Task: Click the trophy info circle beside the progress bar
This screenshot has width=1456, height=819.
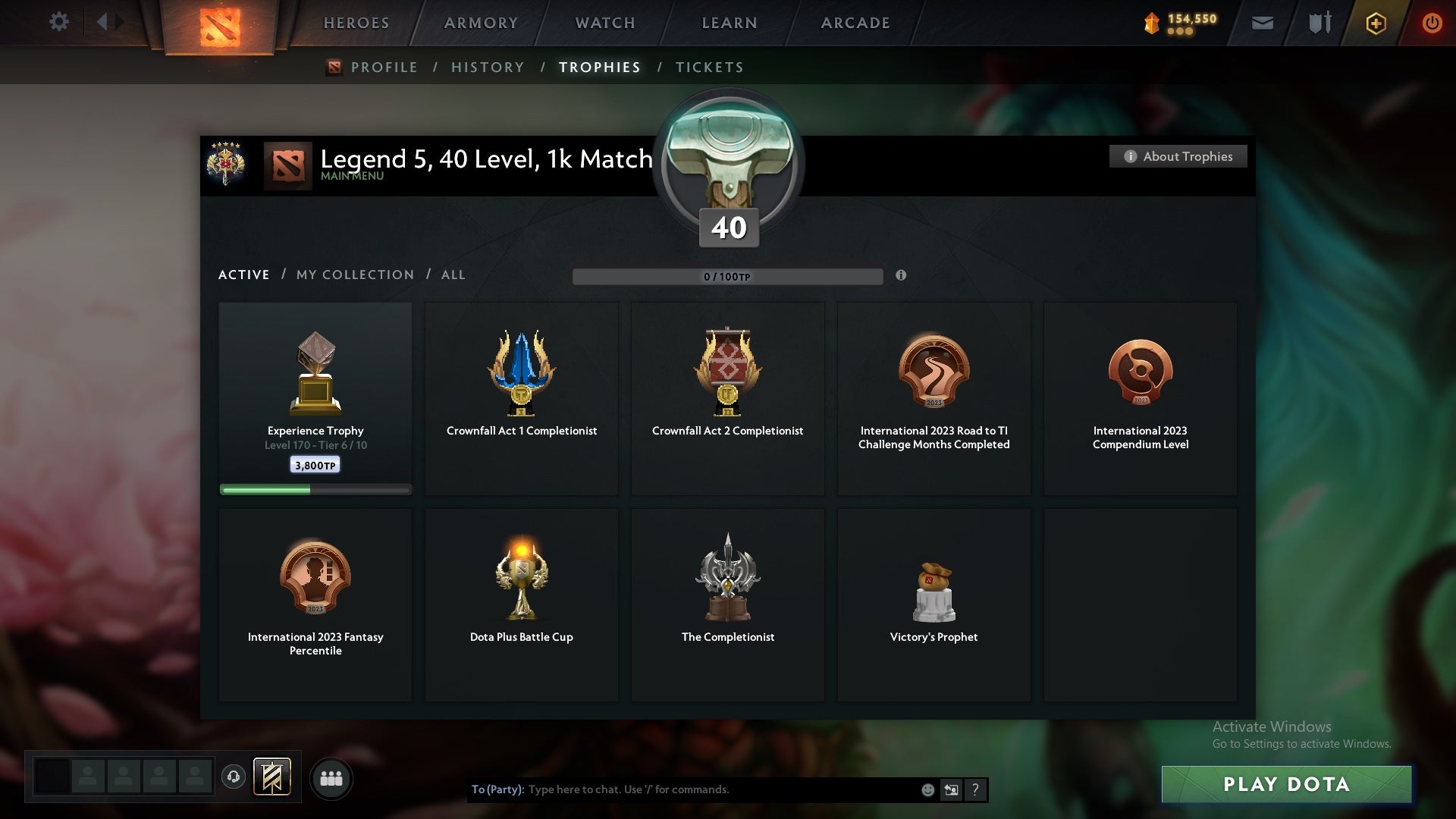Action: click(x=902, y=276)
